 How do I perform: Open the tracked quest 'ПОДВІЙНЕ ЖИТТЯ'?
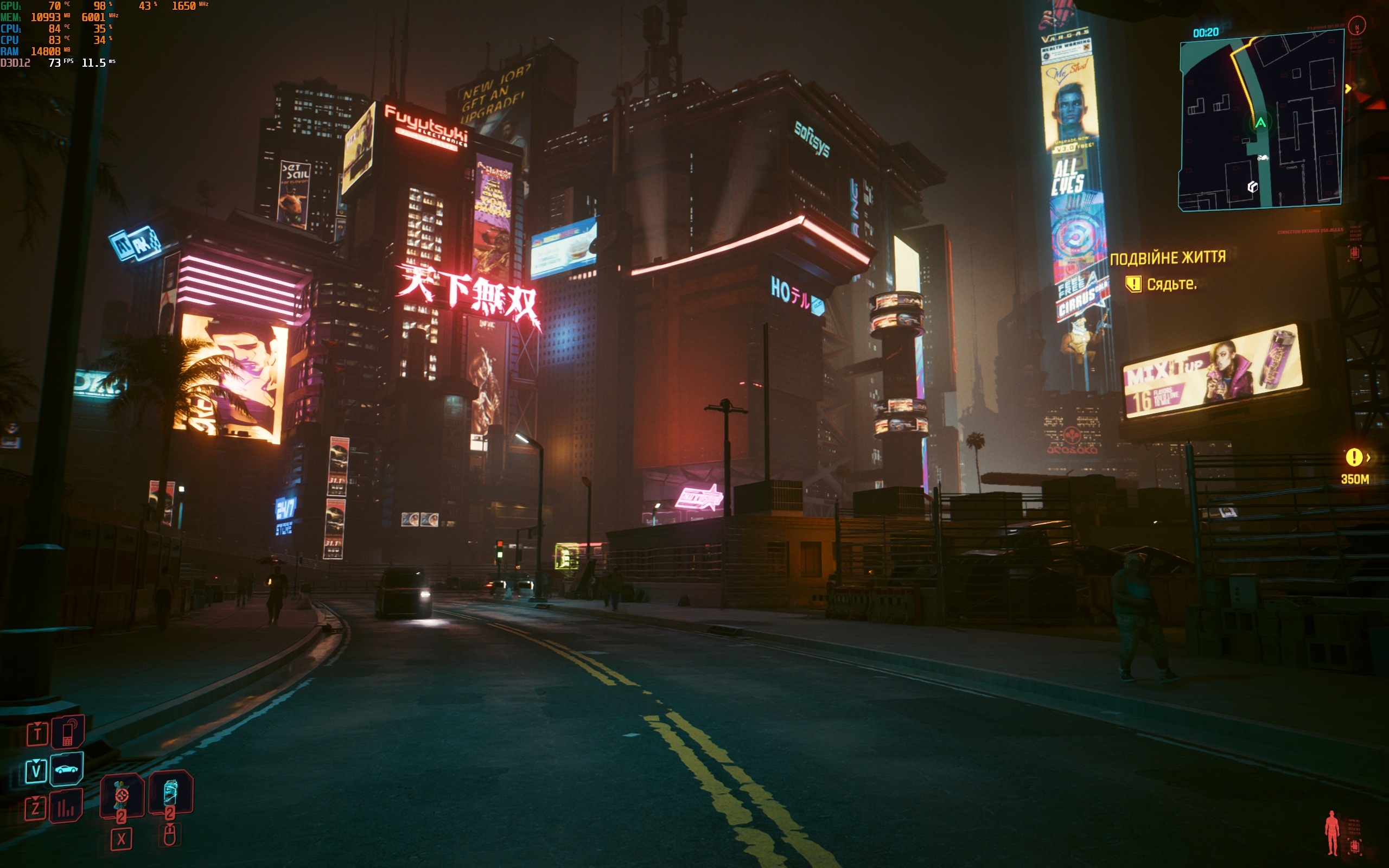click(x=1168, y=258)
